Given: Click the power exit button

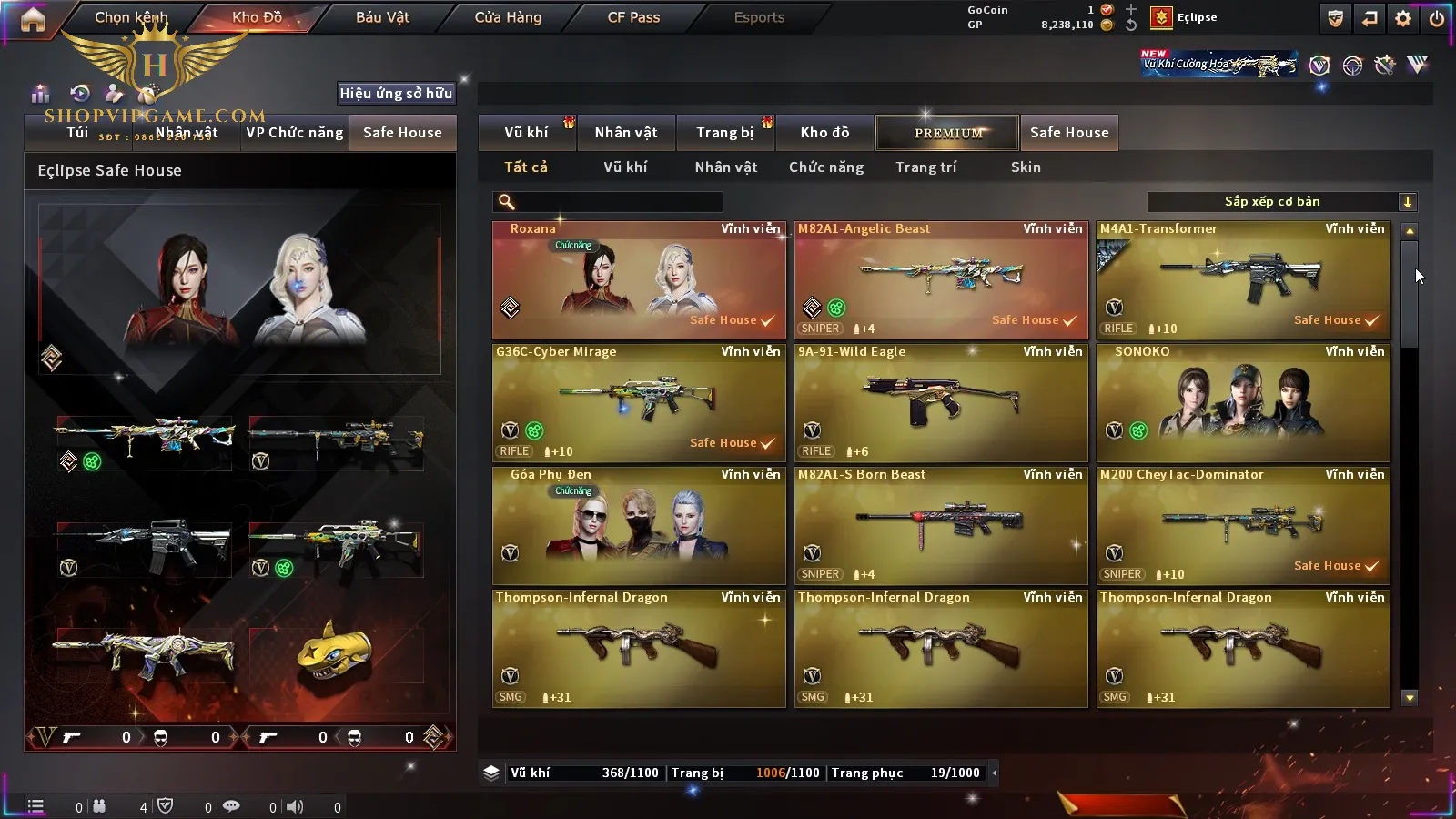Looking at the screenshot, I should point(1437,18).
